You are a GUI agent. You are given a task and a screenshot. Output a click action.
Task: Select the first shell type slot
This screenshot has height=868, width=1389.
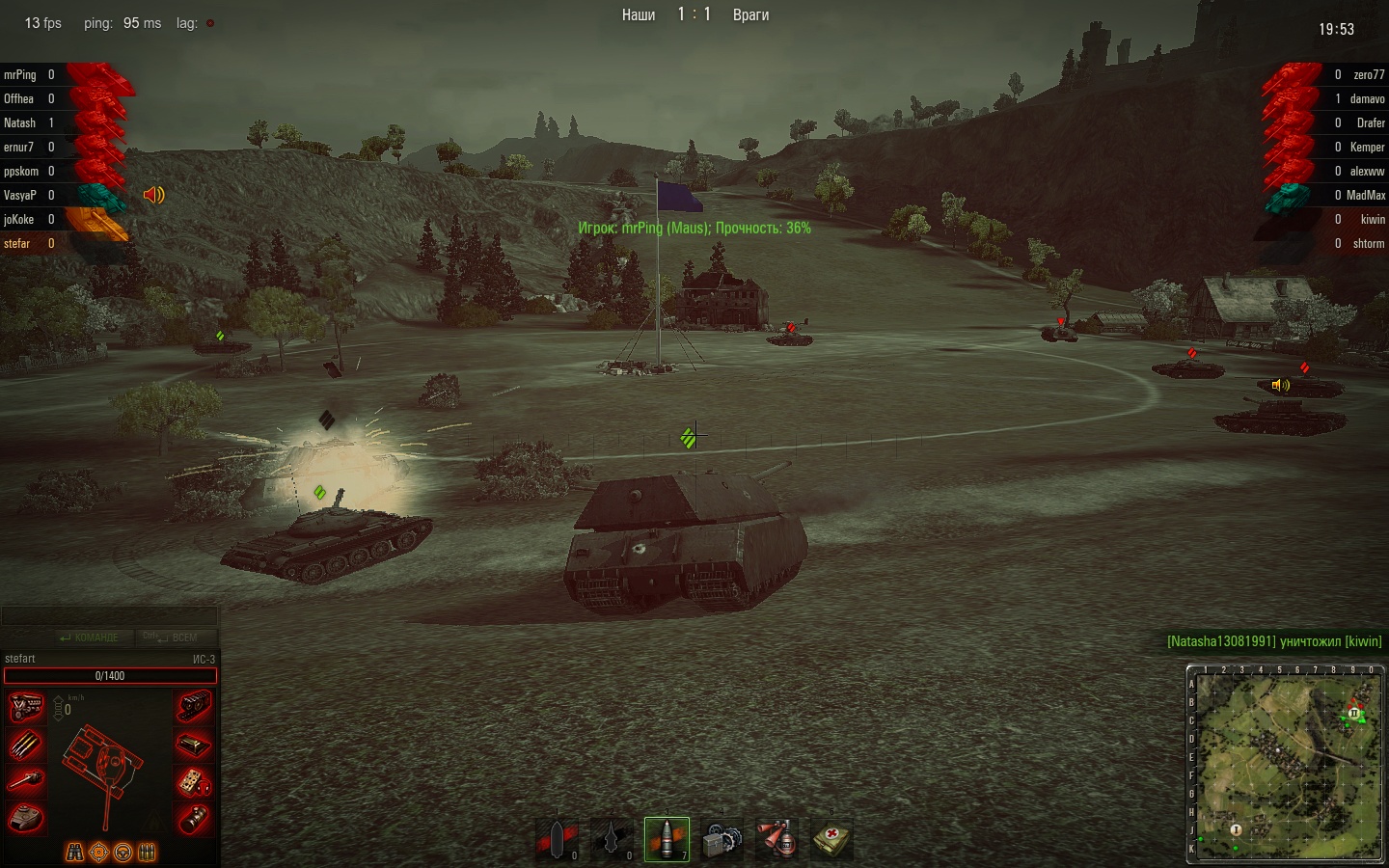click(557, 839)
